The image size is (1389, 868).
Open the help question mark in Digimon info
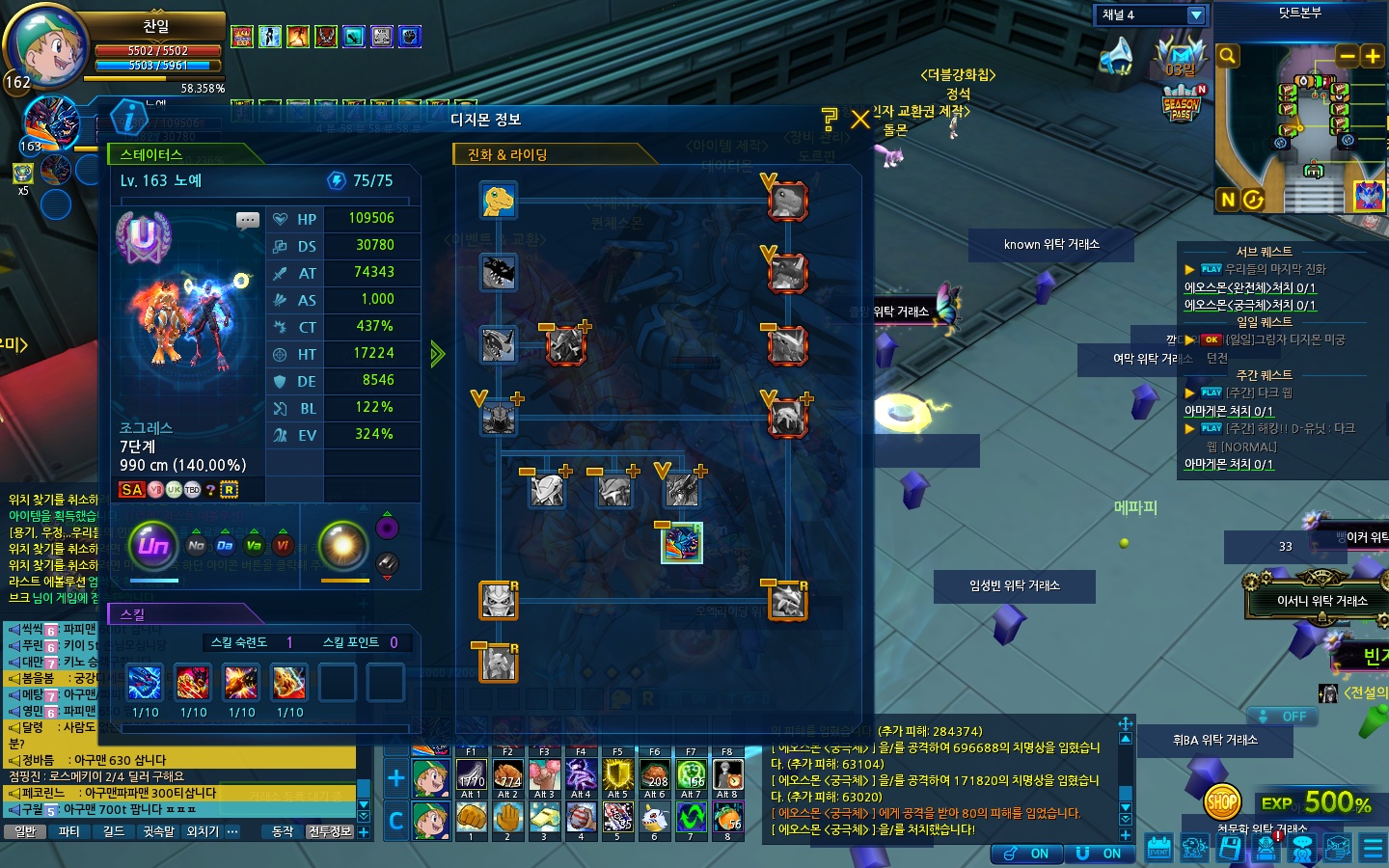click(x=830, y=120)
